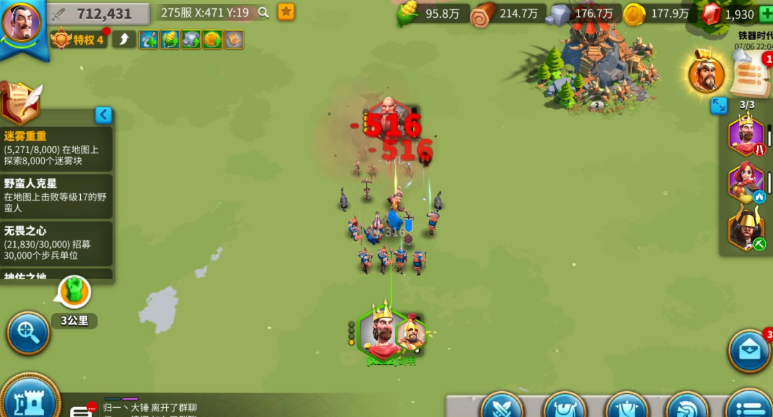Open the bookmarks star button
Screen dimensions: 773x417
(x=286, y=12)
